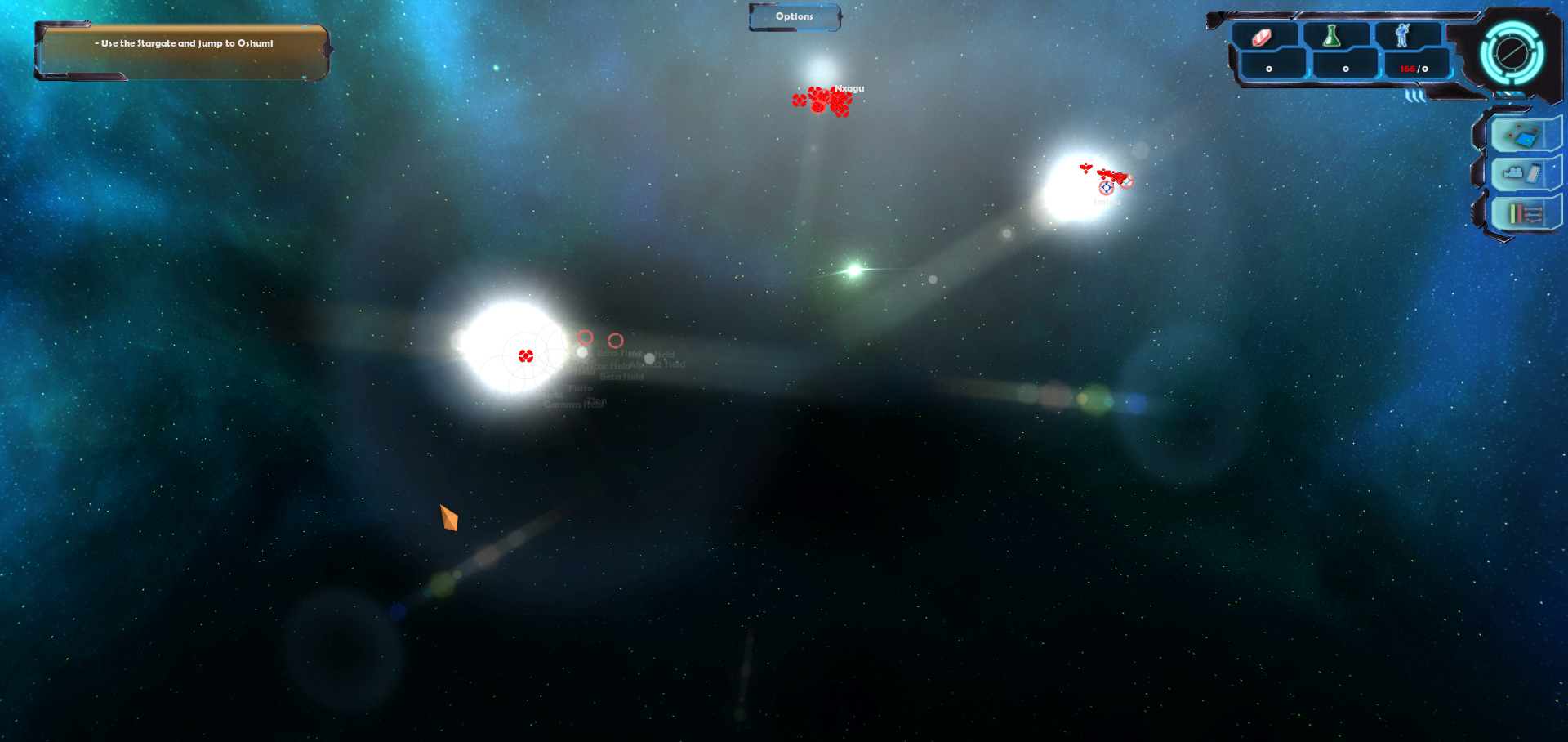The width and height of the screenshot is (1568, 742).
Task: Activate the film camera button
Action: tap(1522, 174)
